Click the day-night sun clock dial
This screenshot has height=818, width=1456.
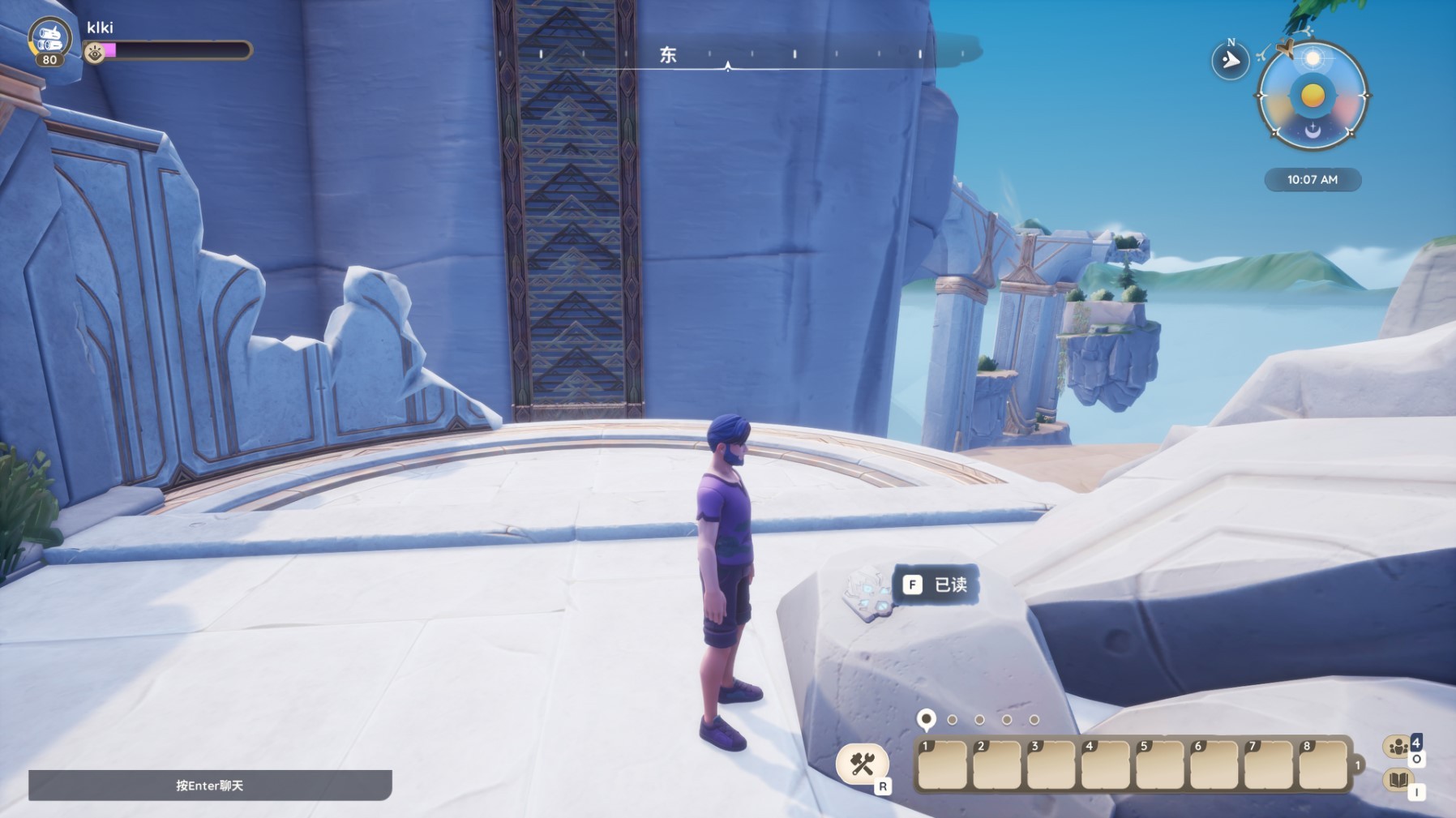click(1313, 96)
